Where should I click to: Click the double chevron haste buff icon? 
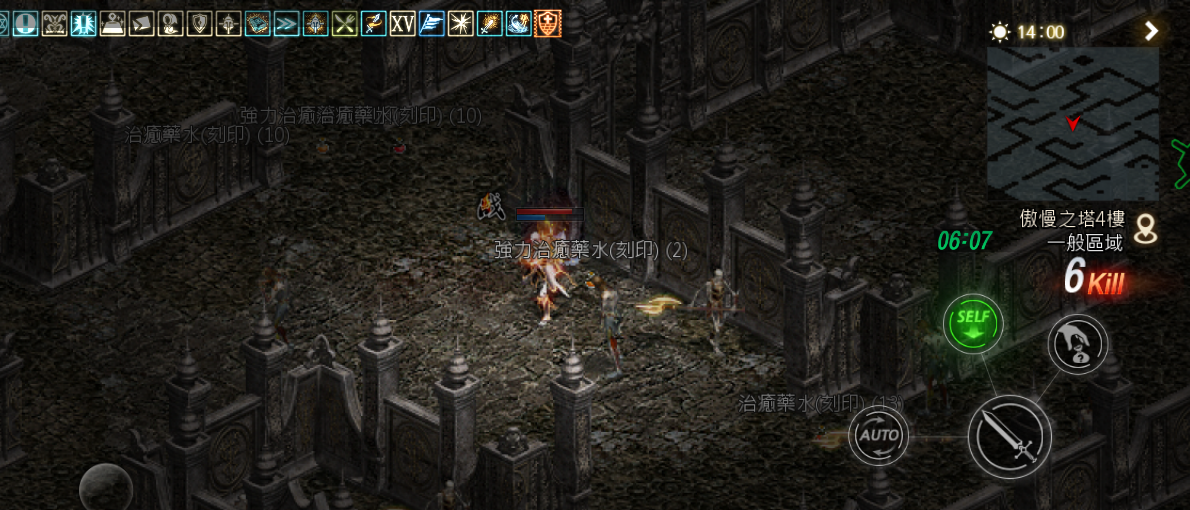(x=286, y=23)
